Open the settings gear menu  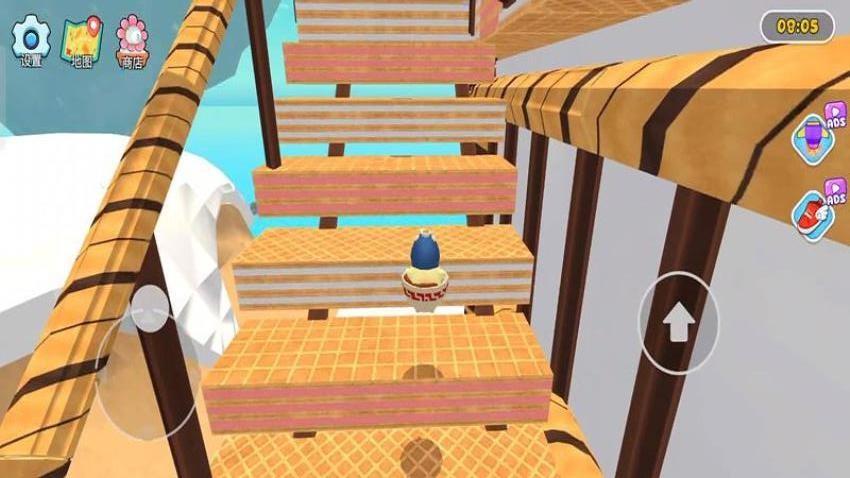(31, 39)
